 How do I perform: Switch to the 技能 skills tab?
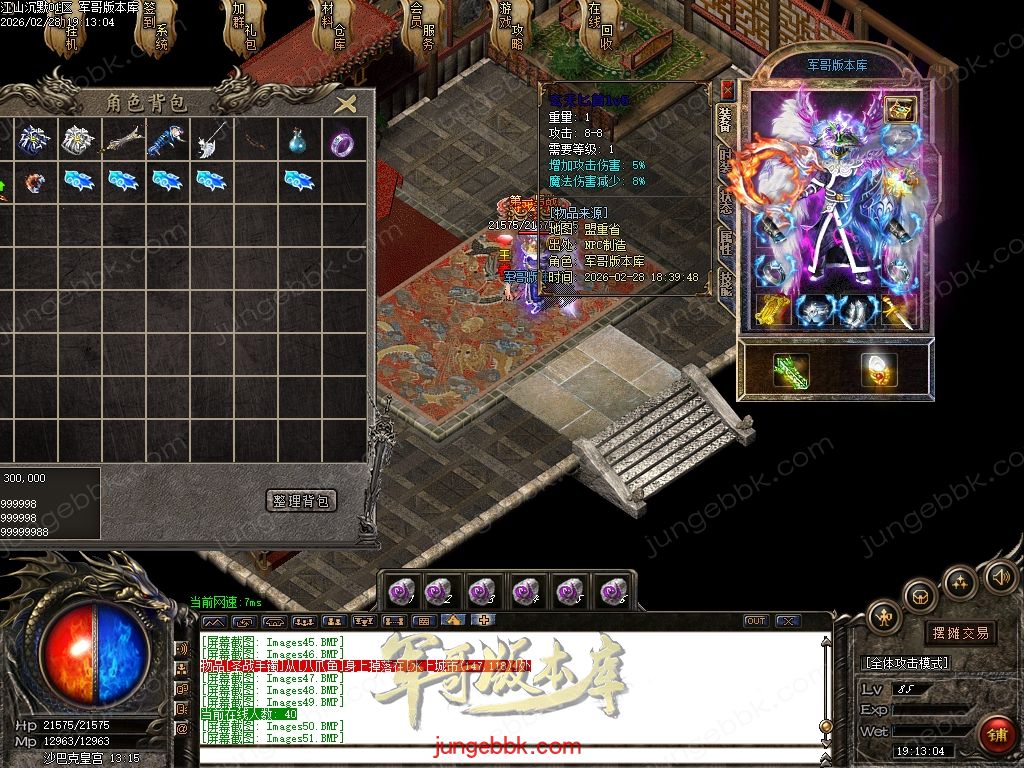click(726, 282)
